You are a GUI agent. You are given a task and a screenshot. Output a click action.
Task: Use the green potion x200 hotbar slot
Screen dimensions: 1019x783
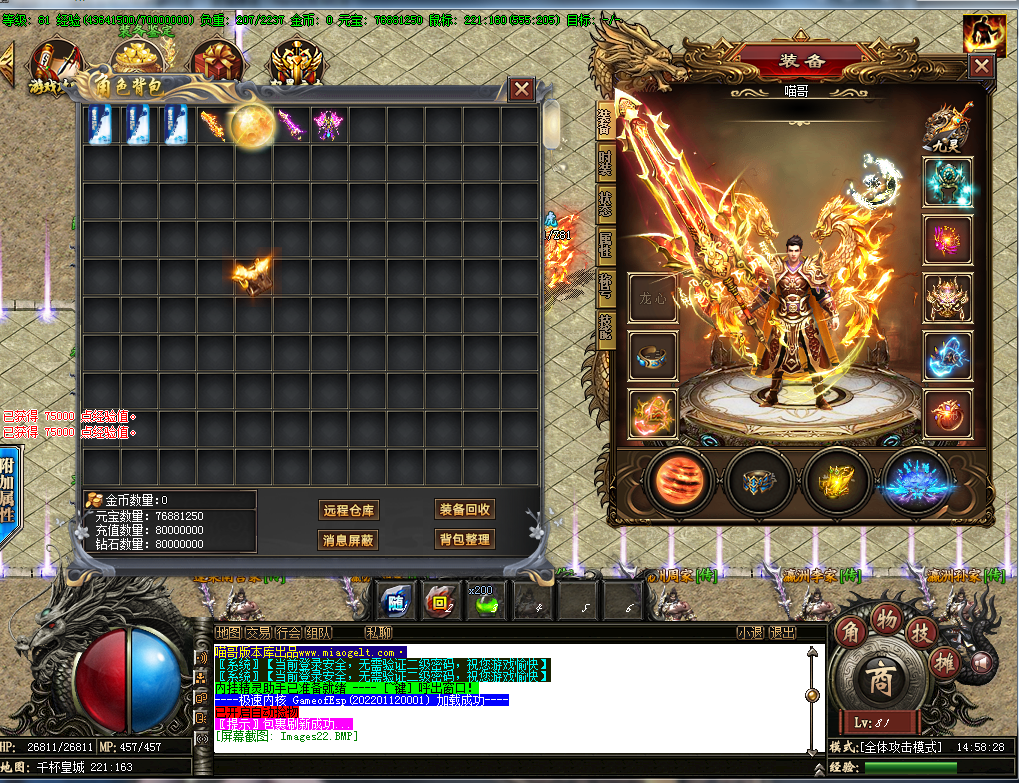tap(480, 601)
